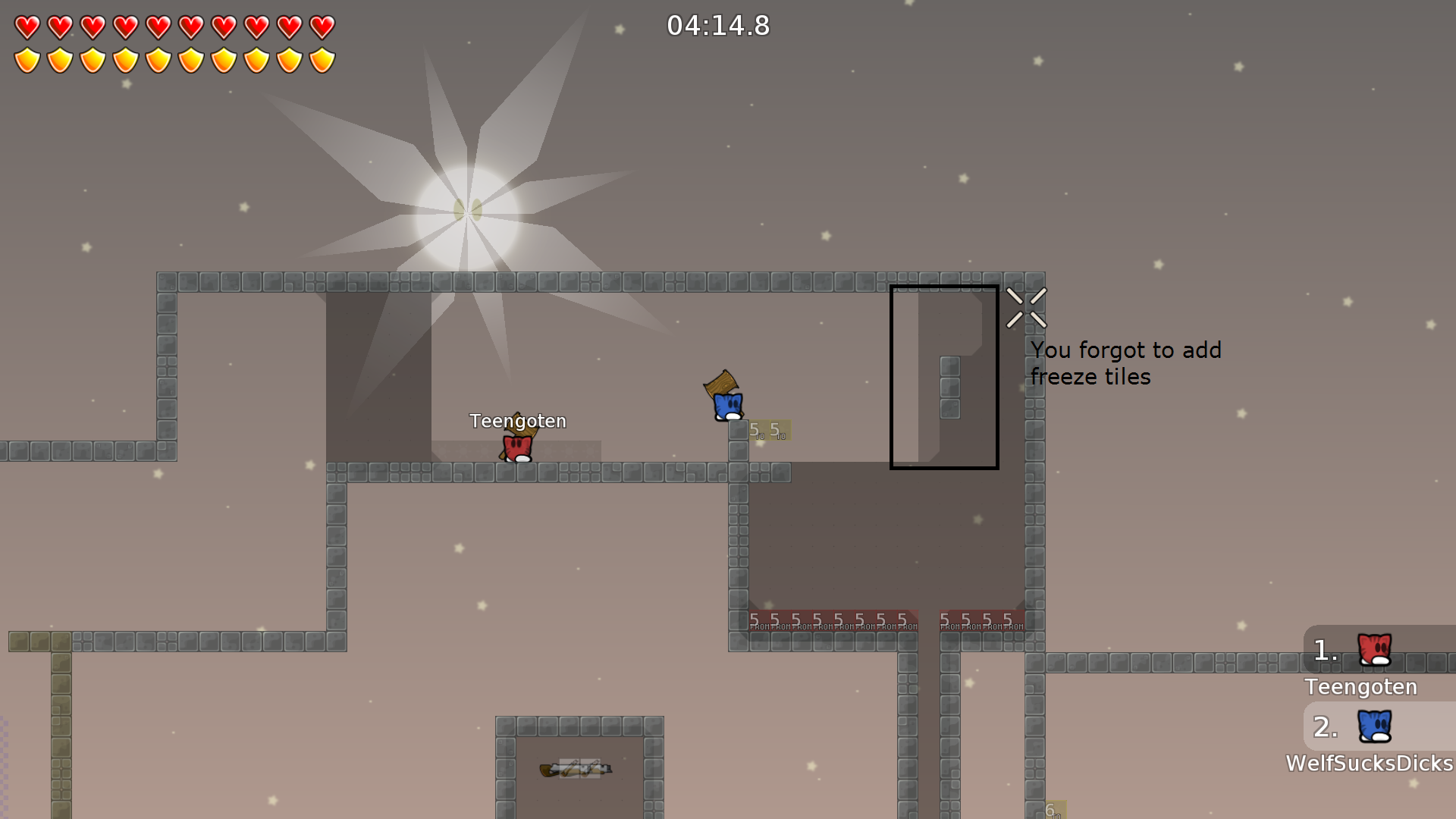Toggle the fifth heart in the health bar

pyautogui.click(x=157, y=27)
